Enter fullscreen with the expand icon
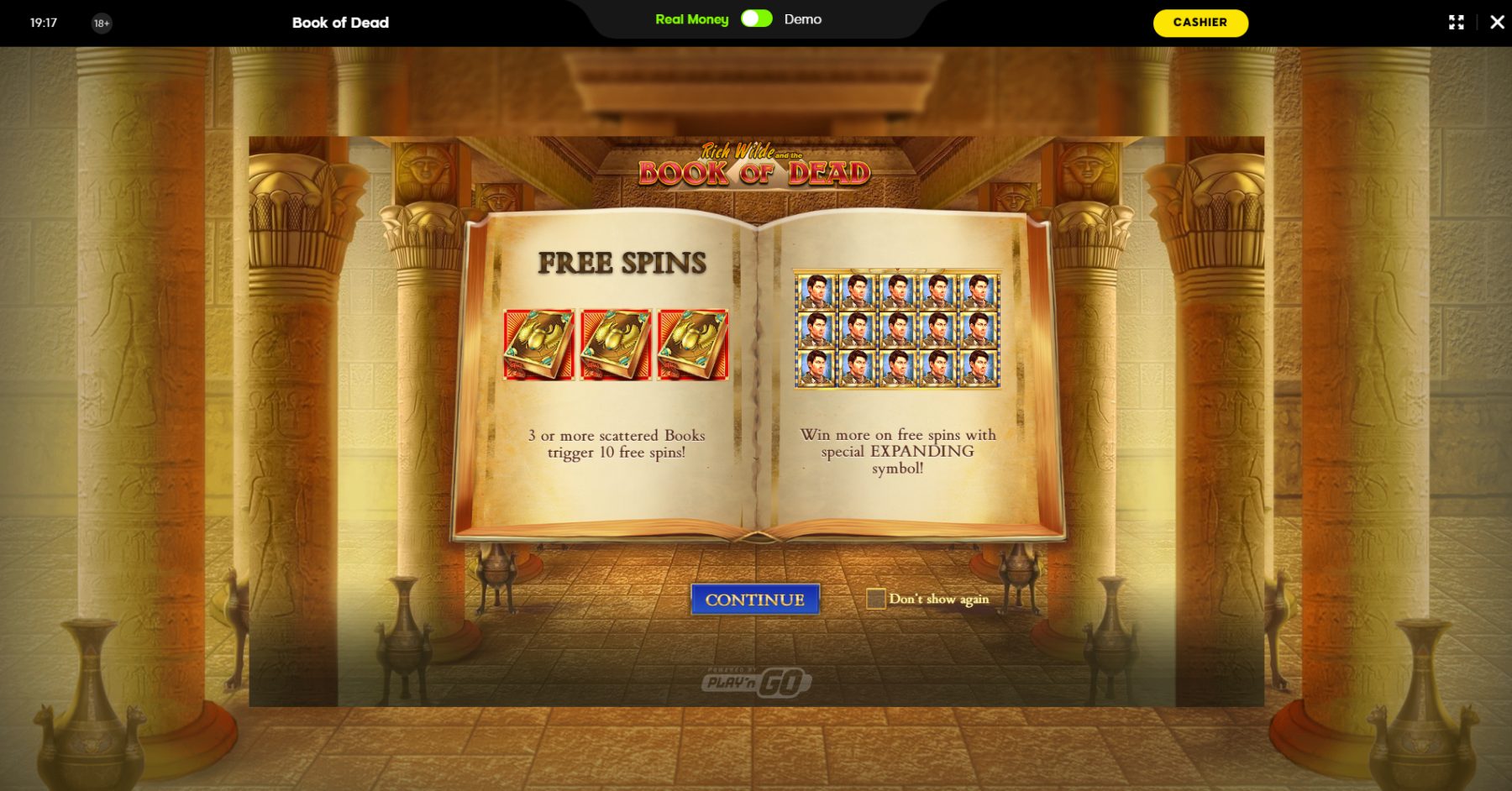Screen dimensions: 1512x791 click(x=1456, y=23)
